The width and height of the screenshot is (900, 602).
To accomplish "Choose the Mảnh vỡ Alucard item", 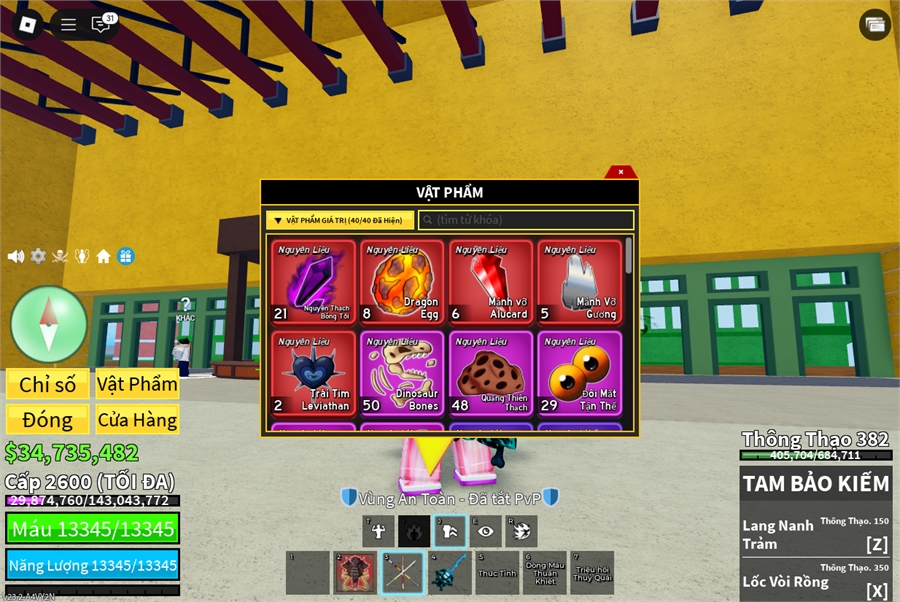I will (x=491, y=282).
